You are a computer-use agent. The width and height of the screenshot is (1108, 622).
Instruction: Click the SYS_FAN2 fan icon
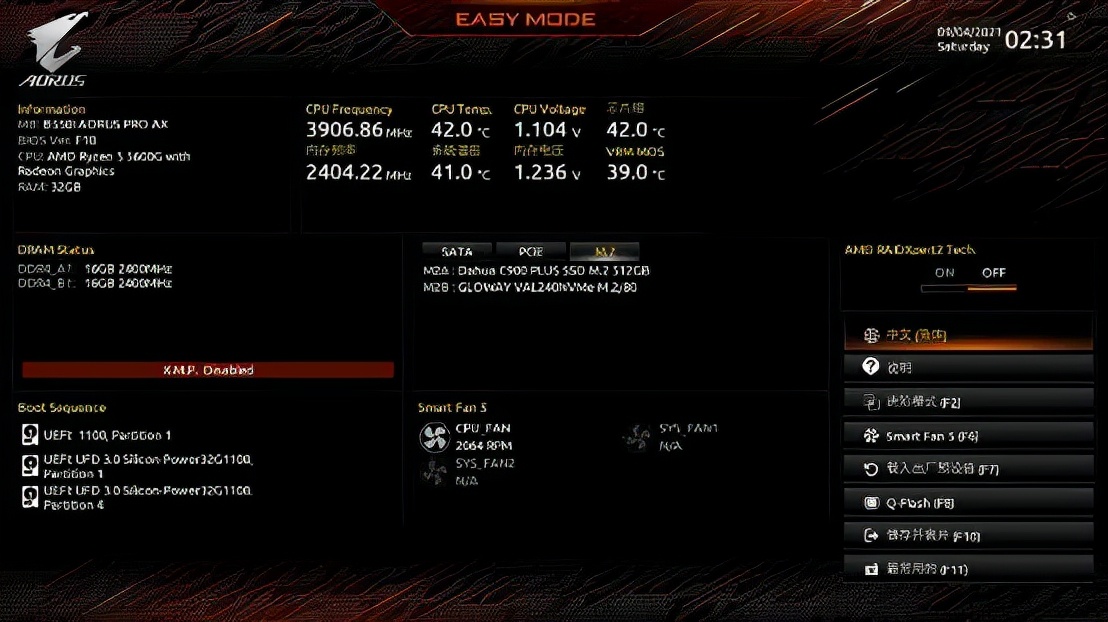click(x=435, y=472)
